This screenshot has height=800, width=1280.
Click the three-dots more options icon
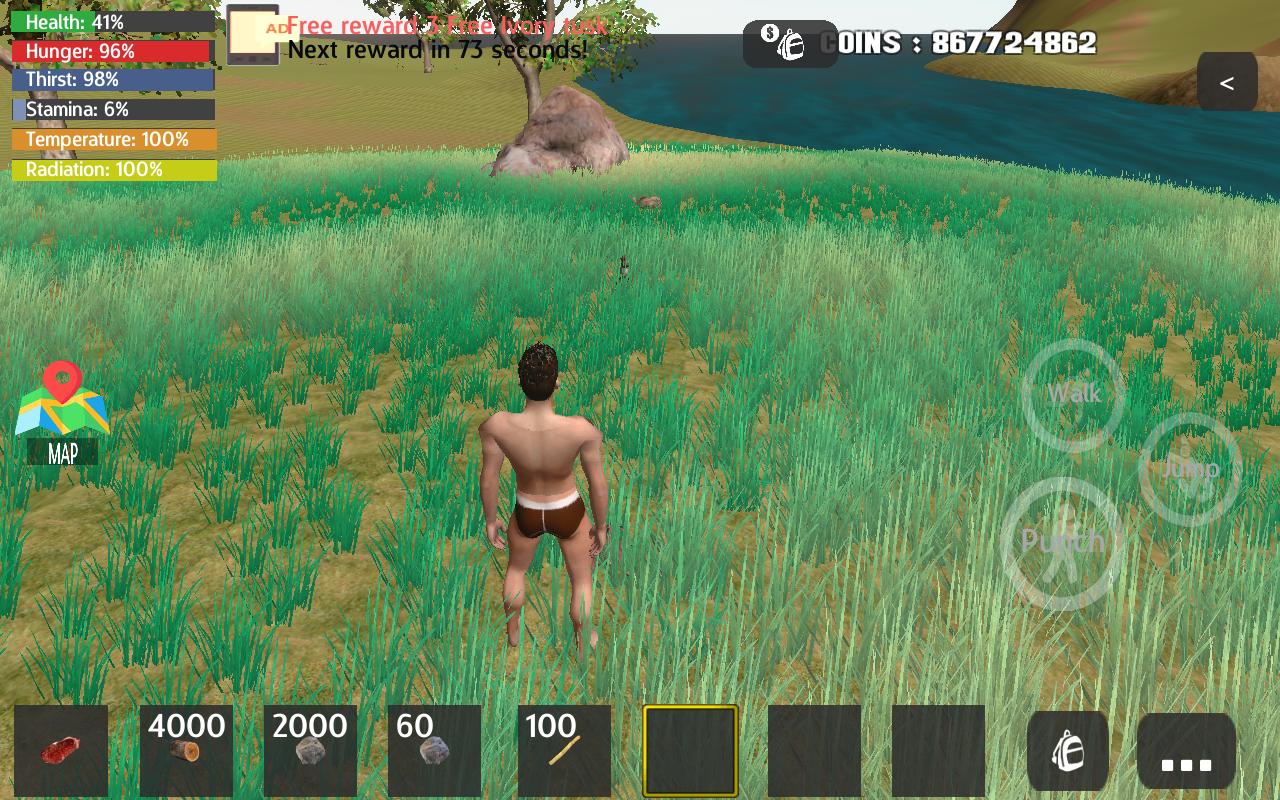tap(1185, 750)
